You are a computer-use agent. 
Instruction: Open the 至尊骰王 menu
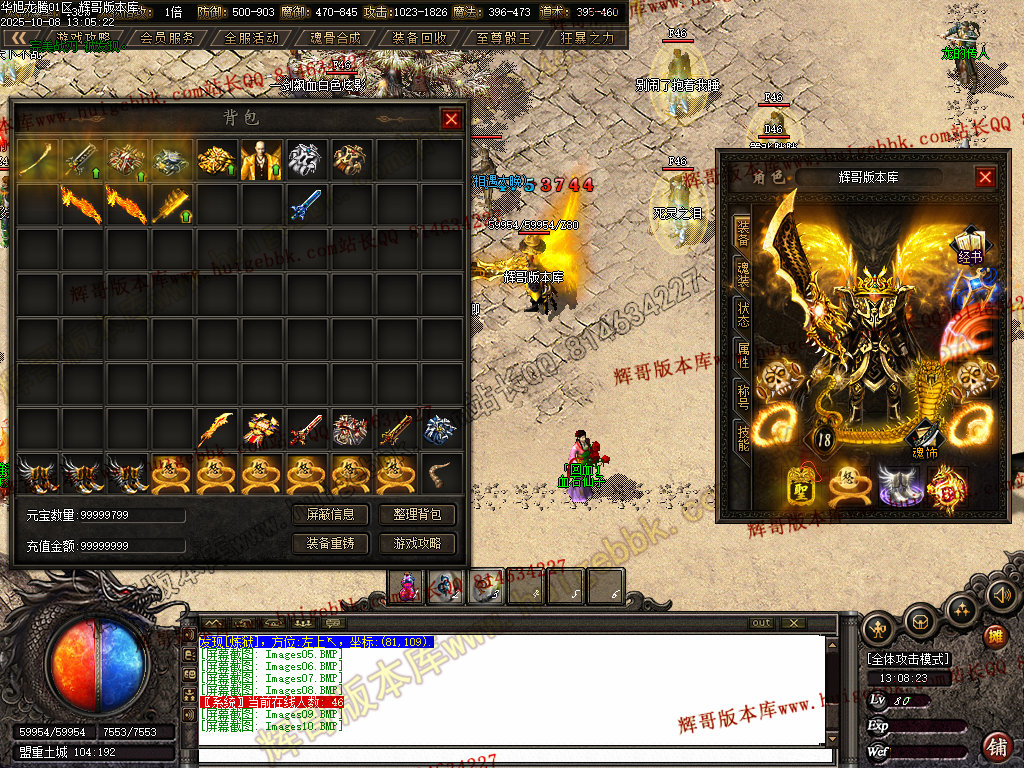(503, 38)
